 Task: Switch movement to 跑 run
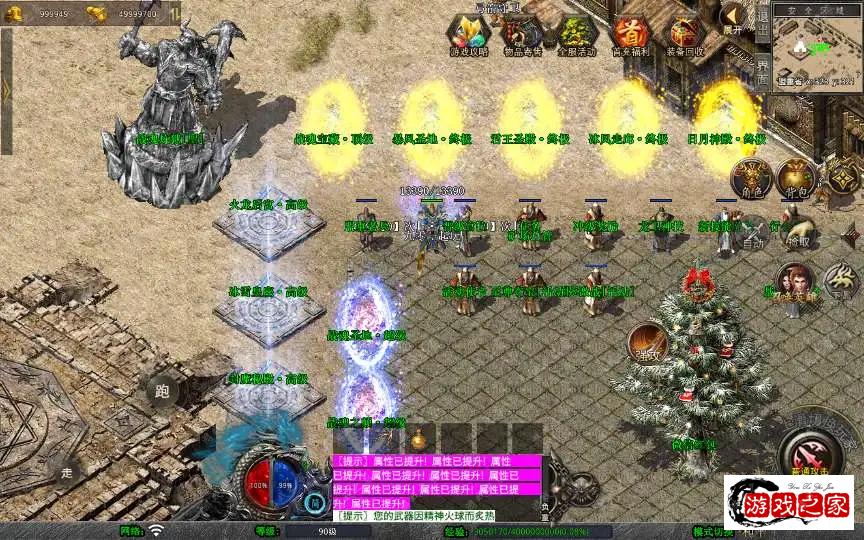[x=162, y=390]
